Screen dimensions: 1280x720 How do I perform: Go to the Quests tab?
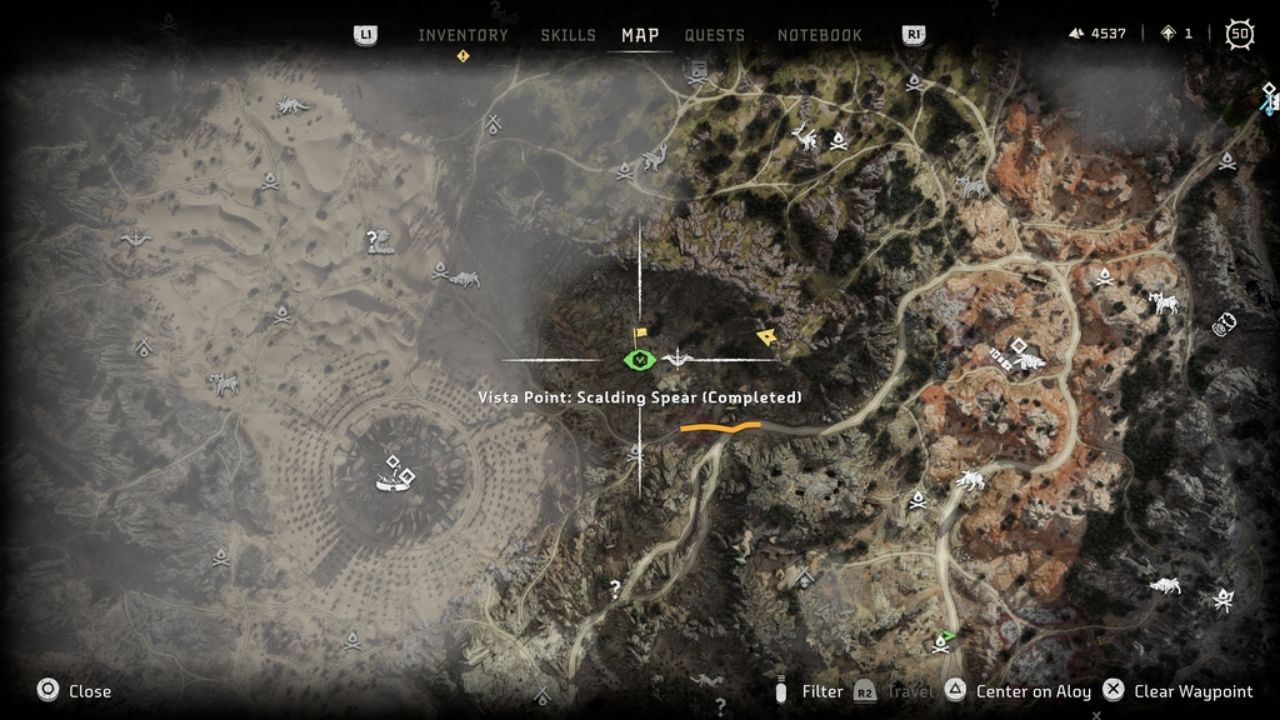[714, 35]
